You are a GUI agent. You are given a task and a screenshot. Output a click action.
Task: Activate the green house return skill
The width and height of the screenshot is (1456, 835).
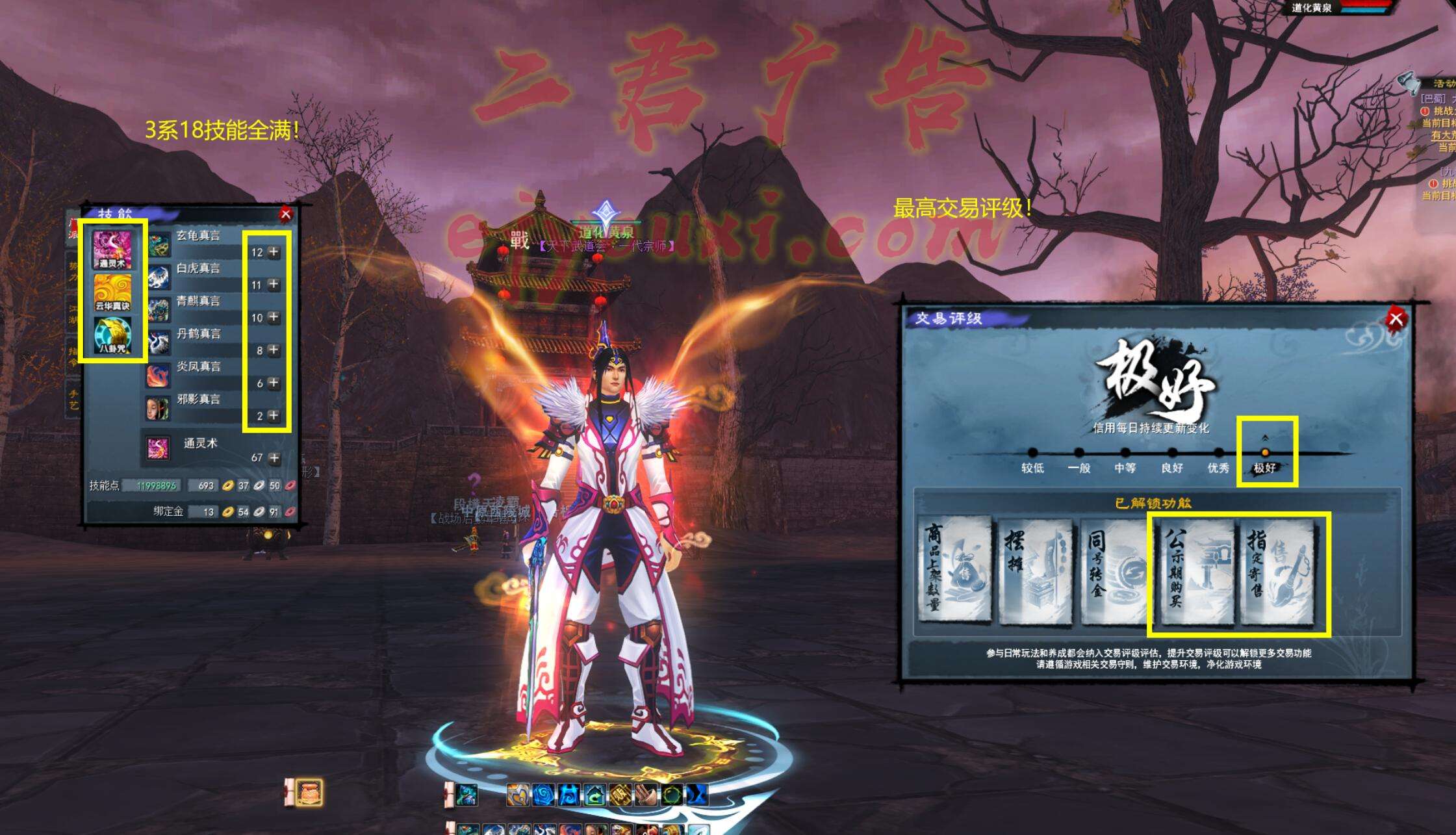point(594,795)
